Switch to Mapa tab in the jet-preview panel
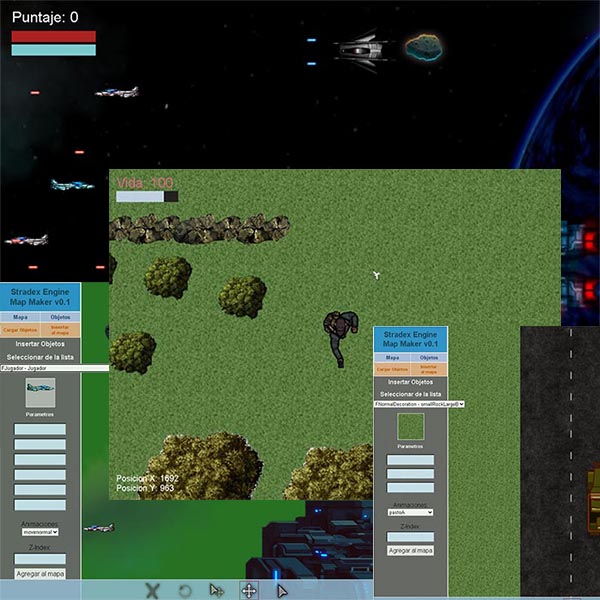Viewport: 600px width, 600px height. pos(20,316)
